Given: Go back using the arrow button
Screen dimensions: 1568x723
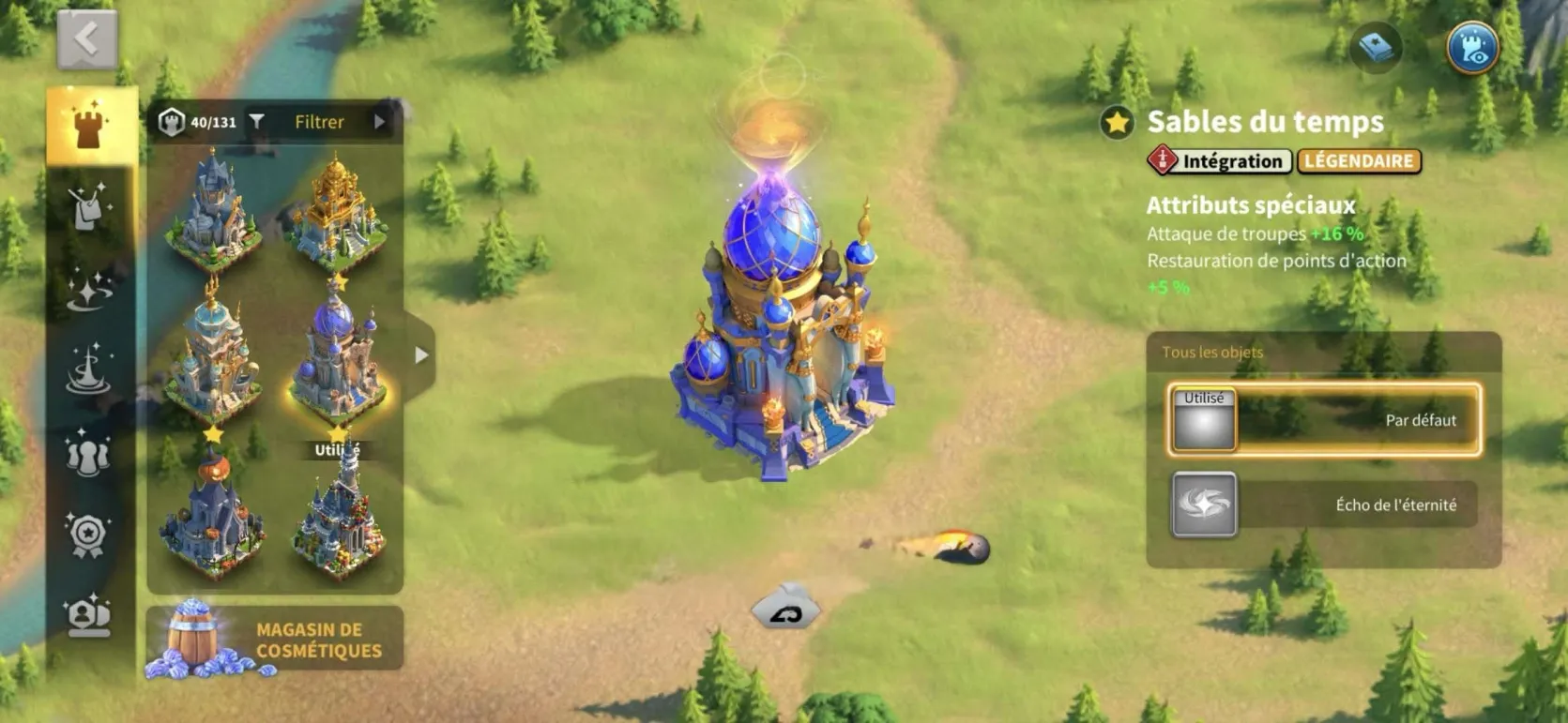Looking at the screenshot, I should (x=86, y=40).
